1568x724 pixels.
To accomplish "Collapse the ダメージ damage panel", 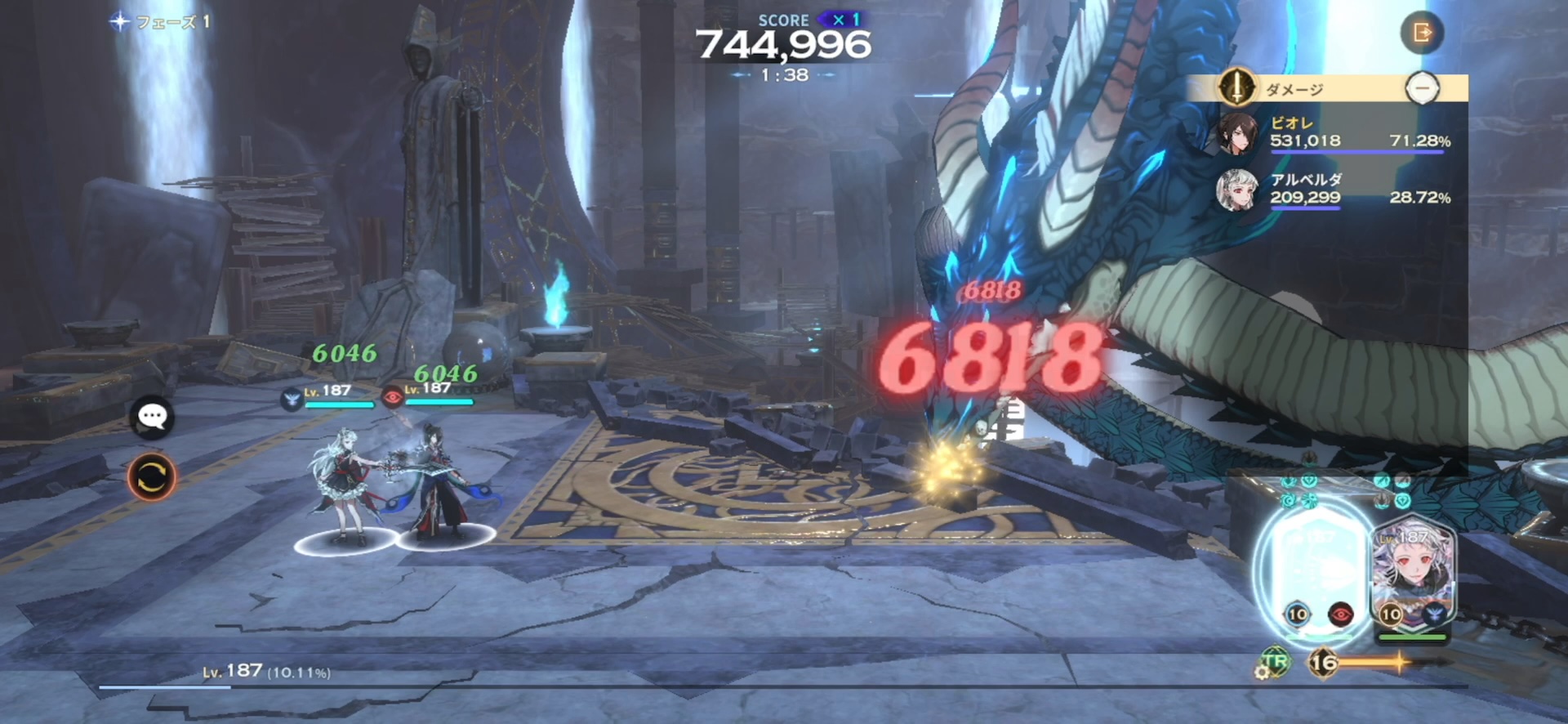I will [1422, 87].
